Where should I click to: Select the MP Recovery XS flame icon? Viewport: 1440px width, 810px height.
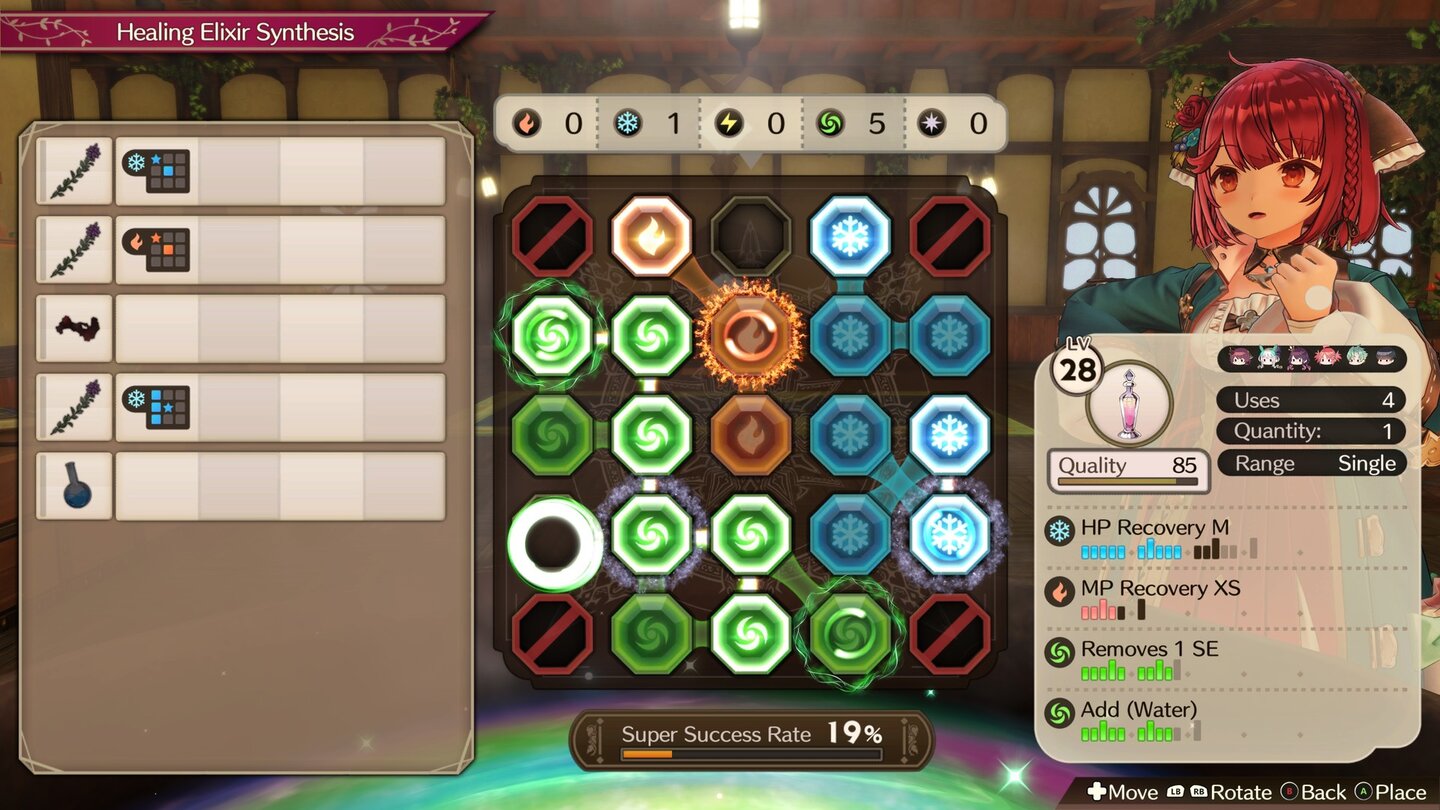click(1057, 588)
